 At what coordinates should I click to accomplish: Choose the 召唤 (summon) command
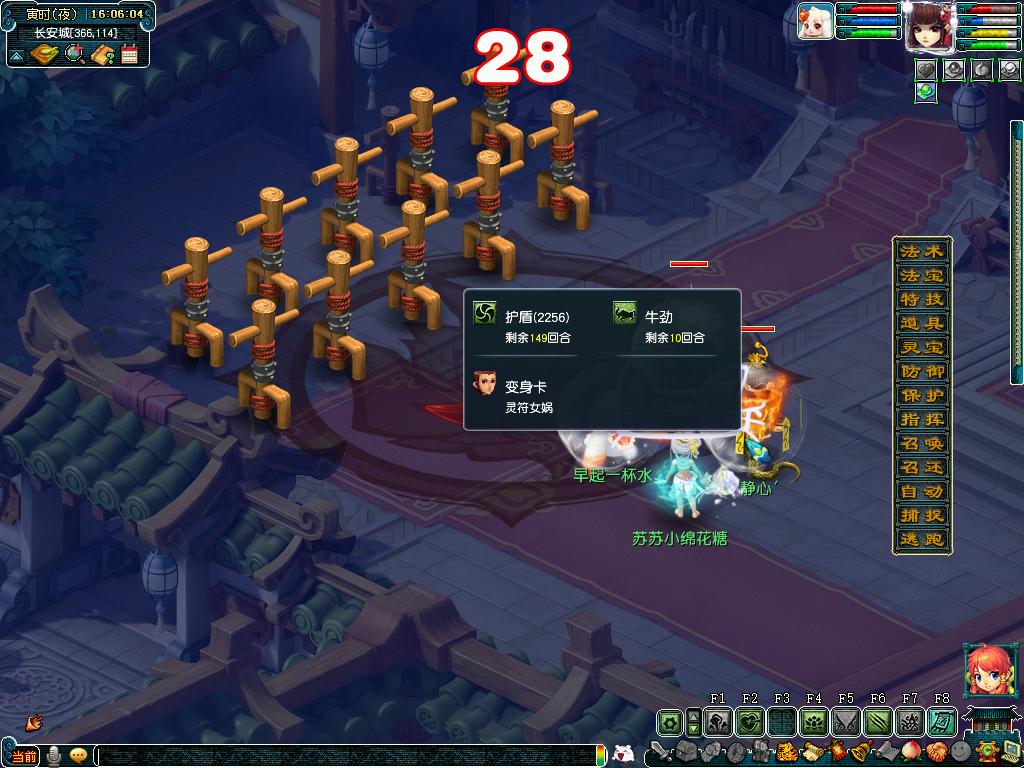point(921,444)
